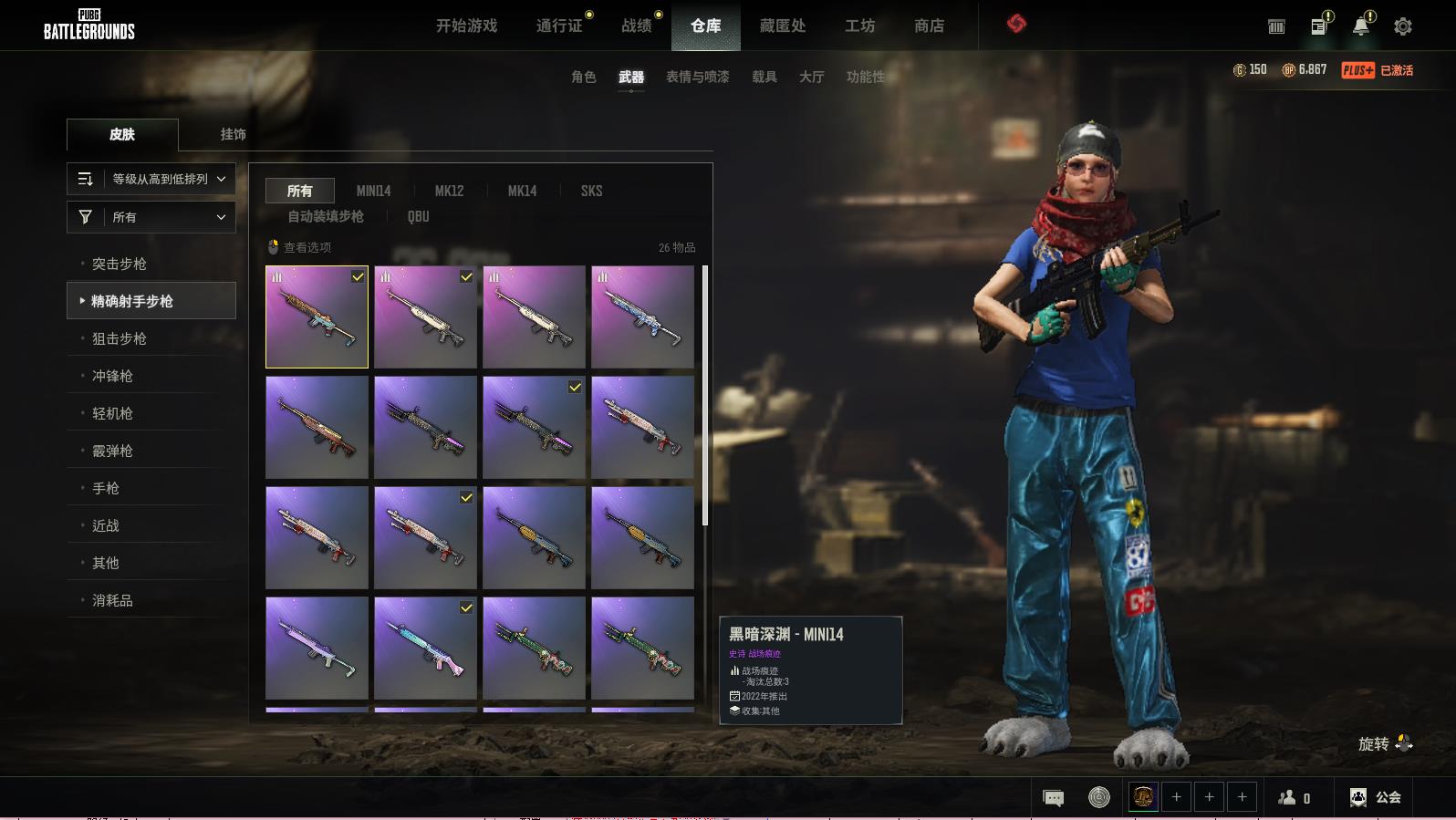Open the 挂饰 charms tab
The width and height of the screenshot is (1456, 820).
click(233, 134)
